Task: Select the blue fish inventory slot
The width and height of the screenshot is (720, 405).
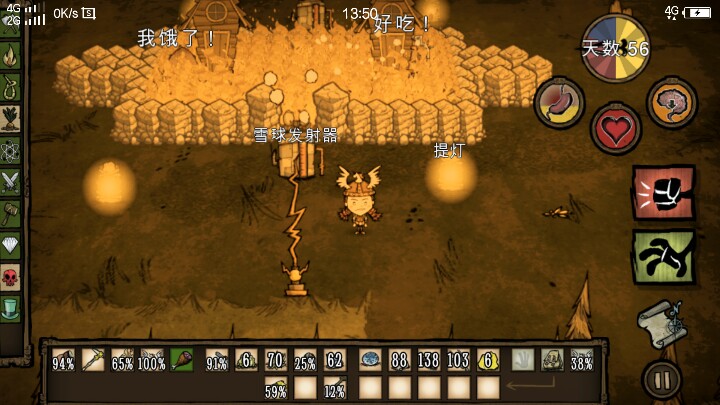Action: 369,360
